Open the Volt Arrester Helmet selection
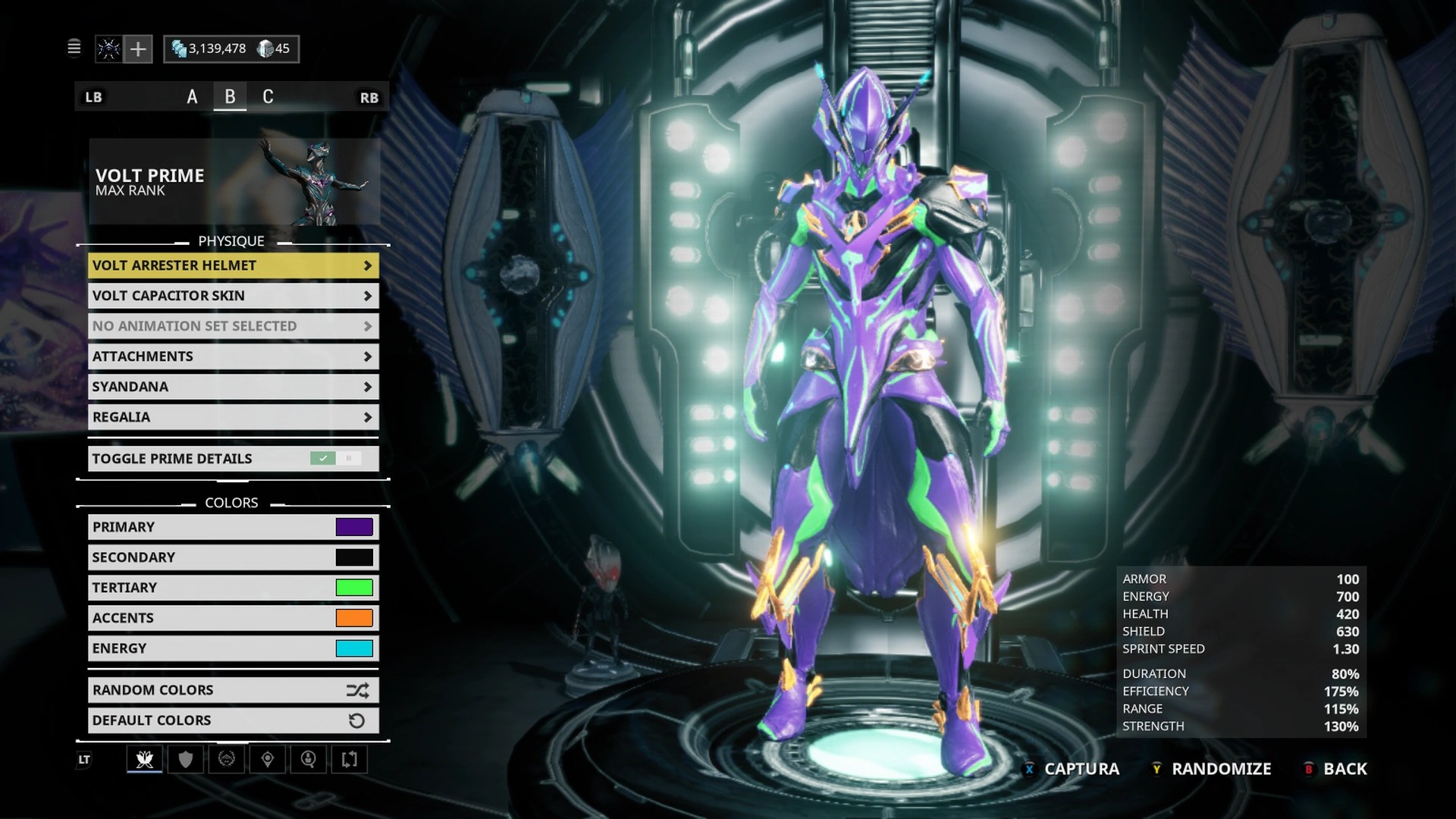 pyautogui.click(x=233, y=265)
